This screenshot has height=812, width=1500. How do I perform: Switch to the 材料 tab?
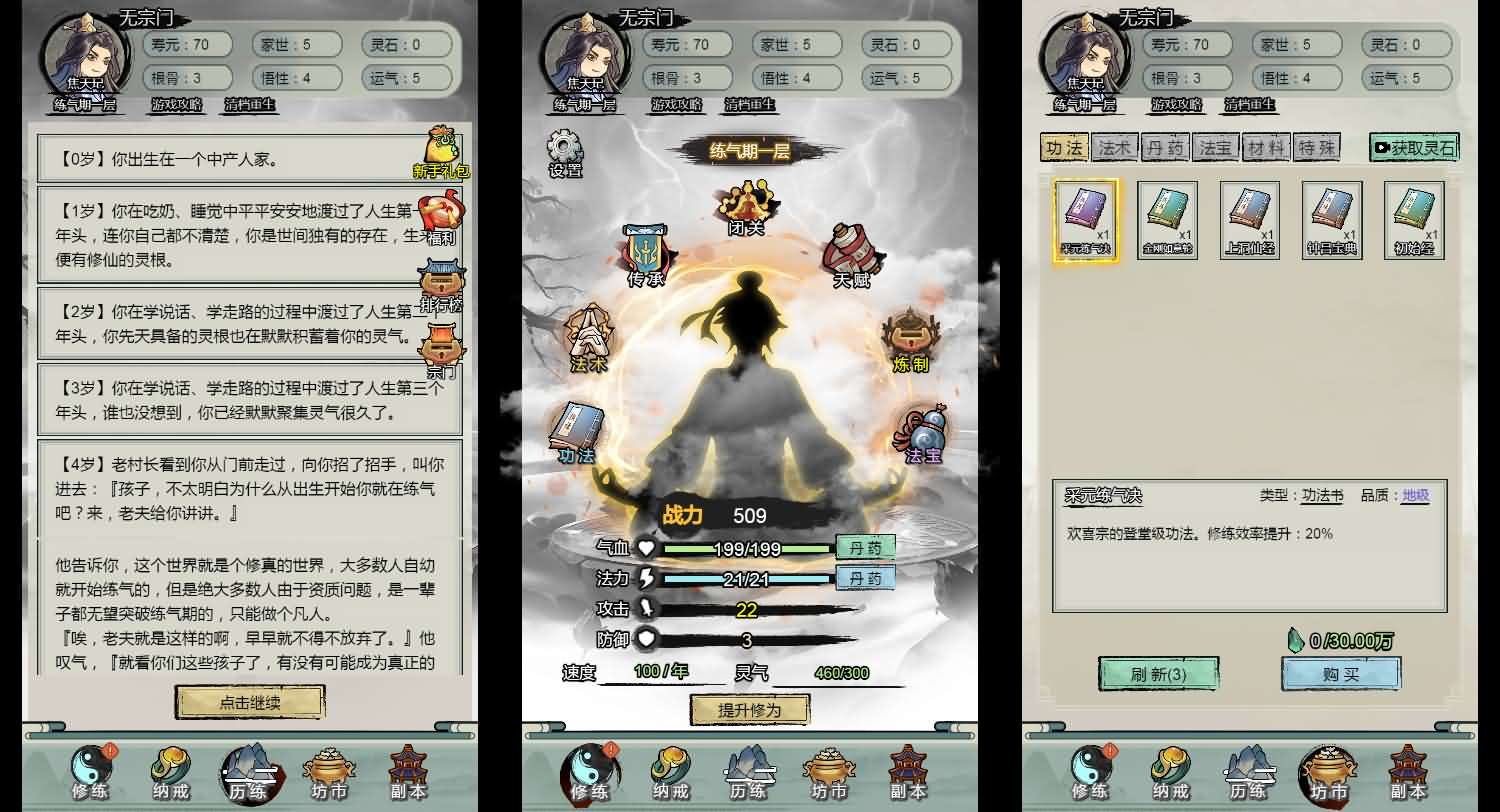coord(1266,146)
